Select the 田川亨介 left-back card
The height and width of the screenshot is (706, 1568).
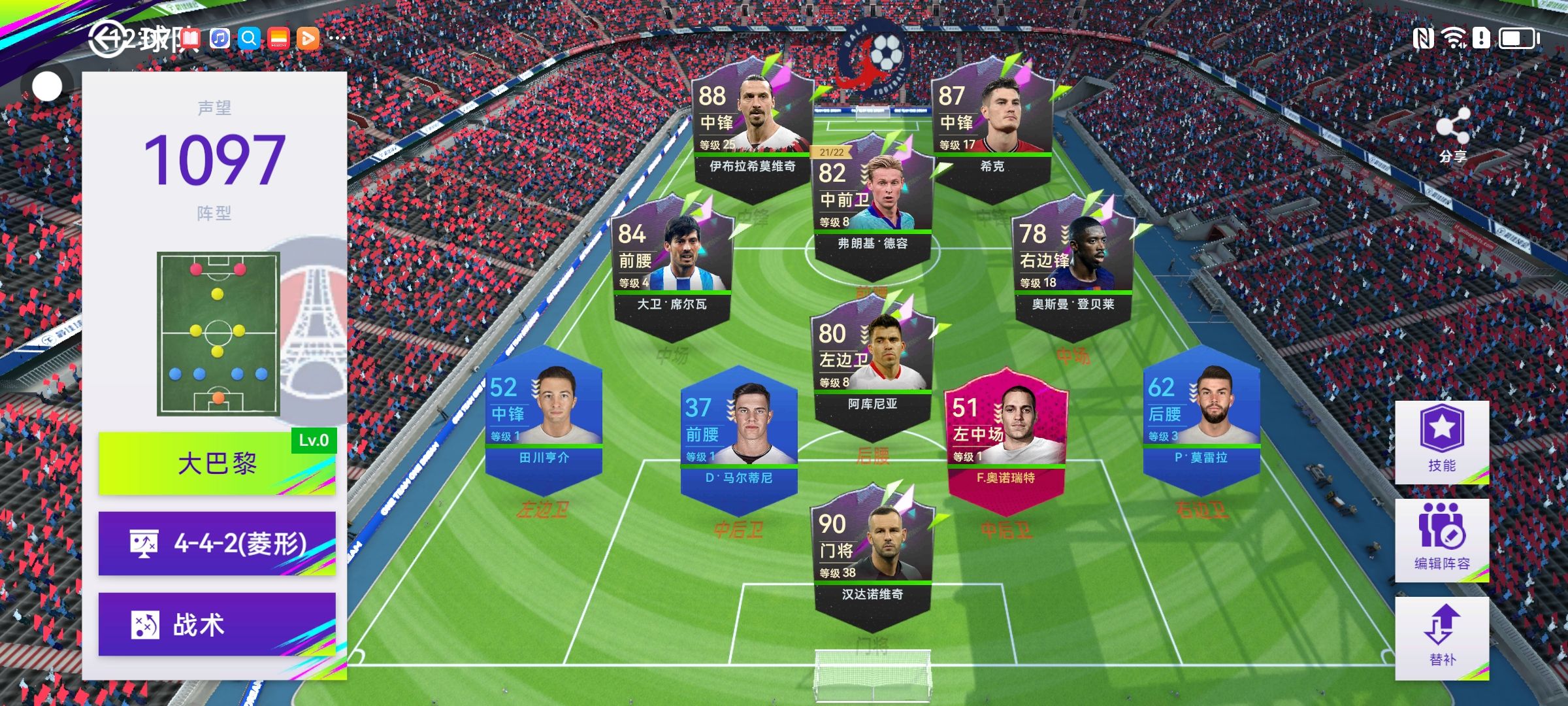(x=544, y=418)
